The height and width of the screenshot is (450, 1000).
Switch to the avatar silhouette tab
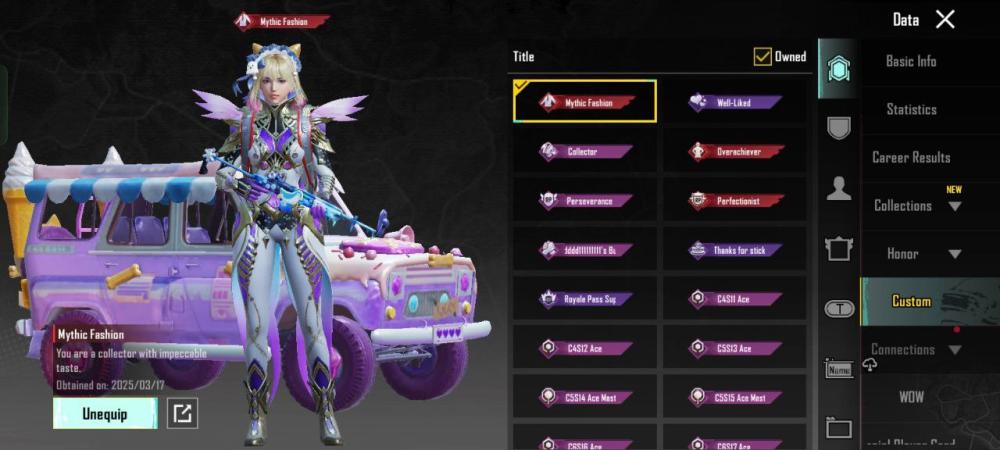839,187
